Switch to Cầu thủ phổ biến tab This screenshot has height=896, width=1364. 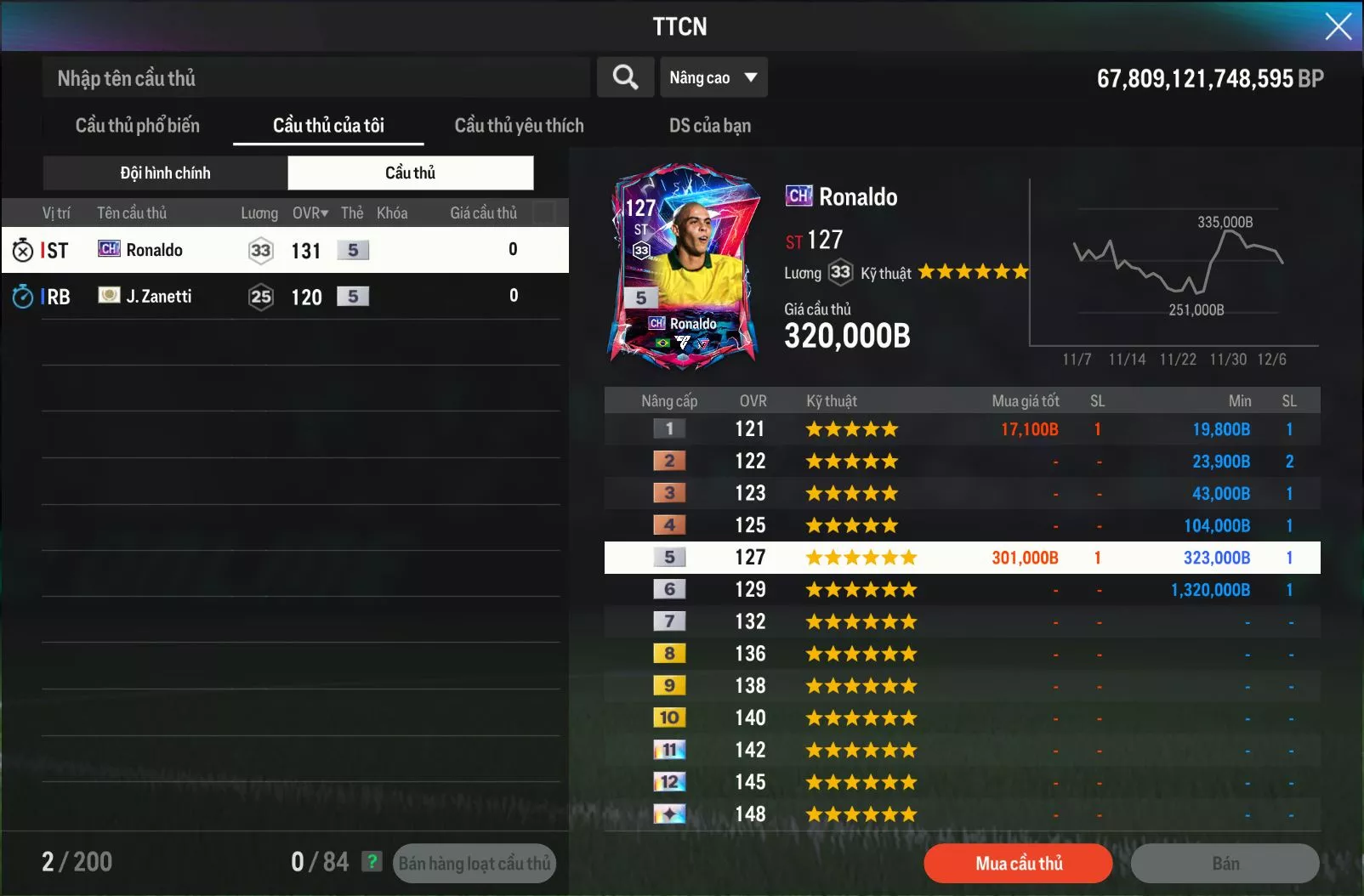(138, 126)
